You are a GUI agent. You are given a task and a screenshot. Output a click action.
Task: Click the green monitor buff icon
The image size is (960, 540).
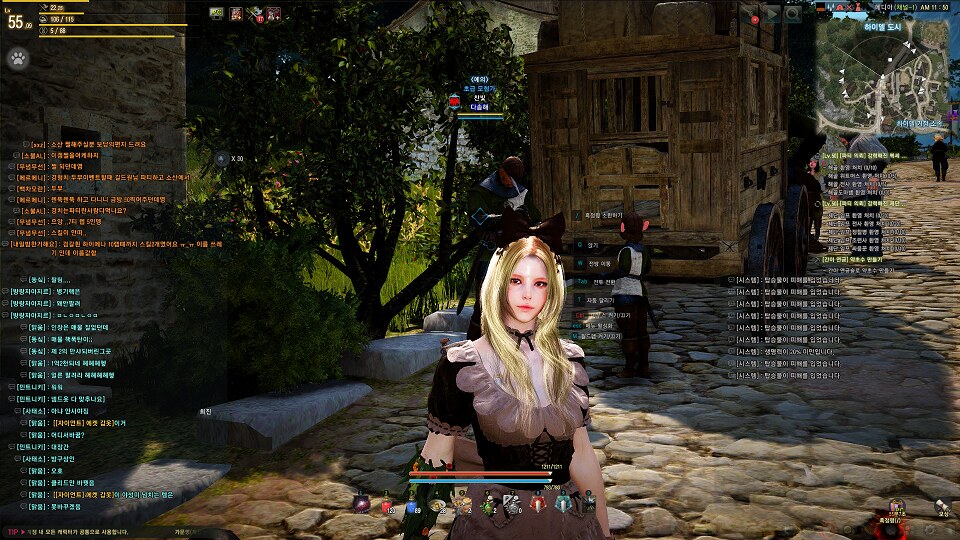pos(217,13)
